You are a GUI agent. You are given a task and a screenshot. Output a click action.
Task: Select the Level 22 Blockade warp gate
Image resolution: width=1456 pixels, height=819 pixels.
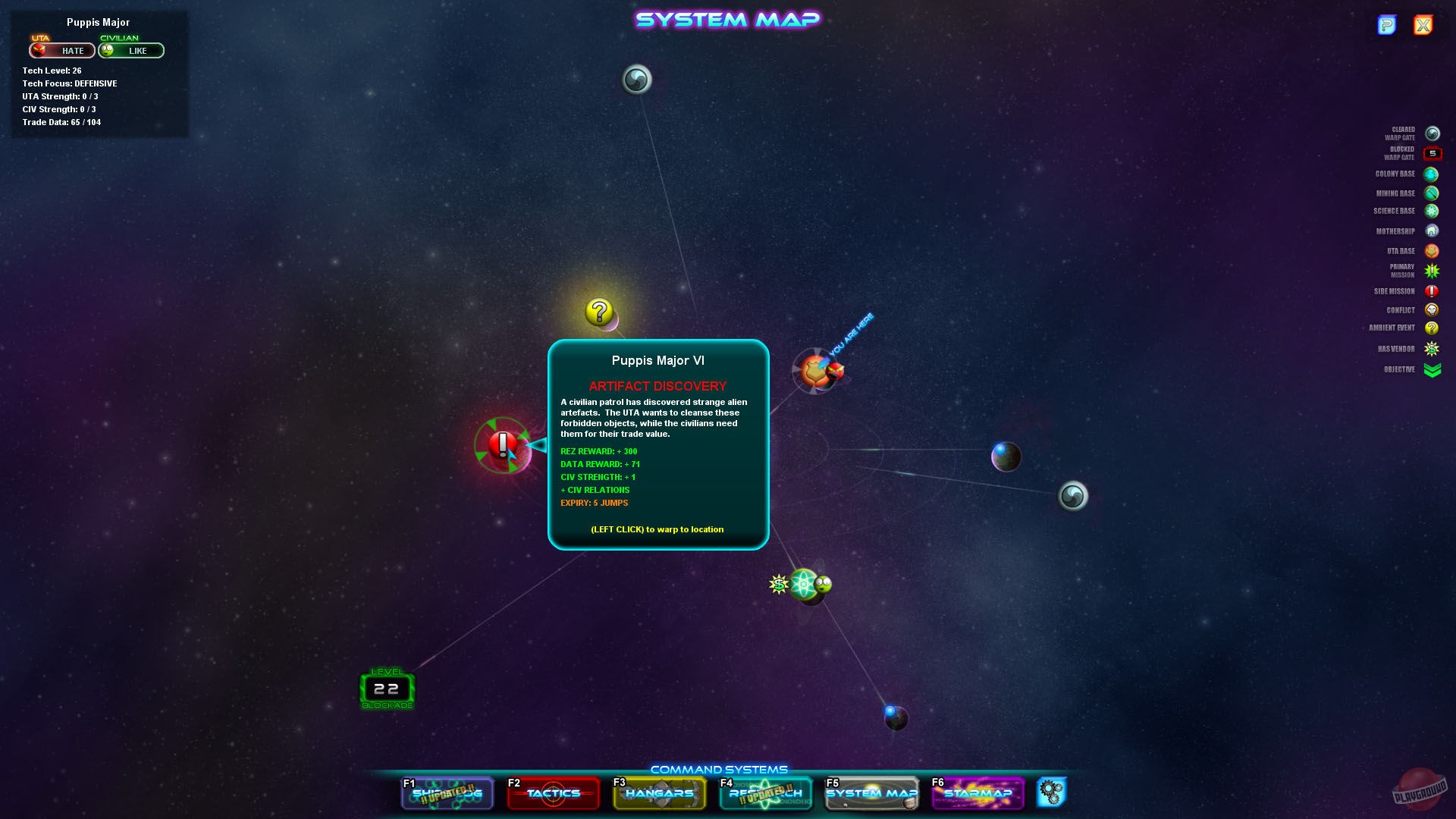(x=387, y=689)
